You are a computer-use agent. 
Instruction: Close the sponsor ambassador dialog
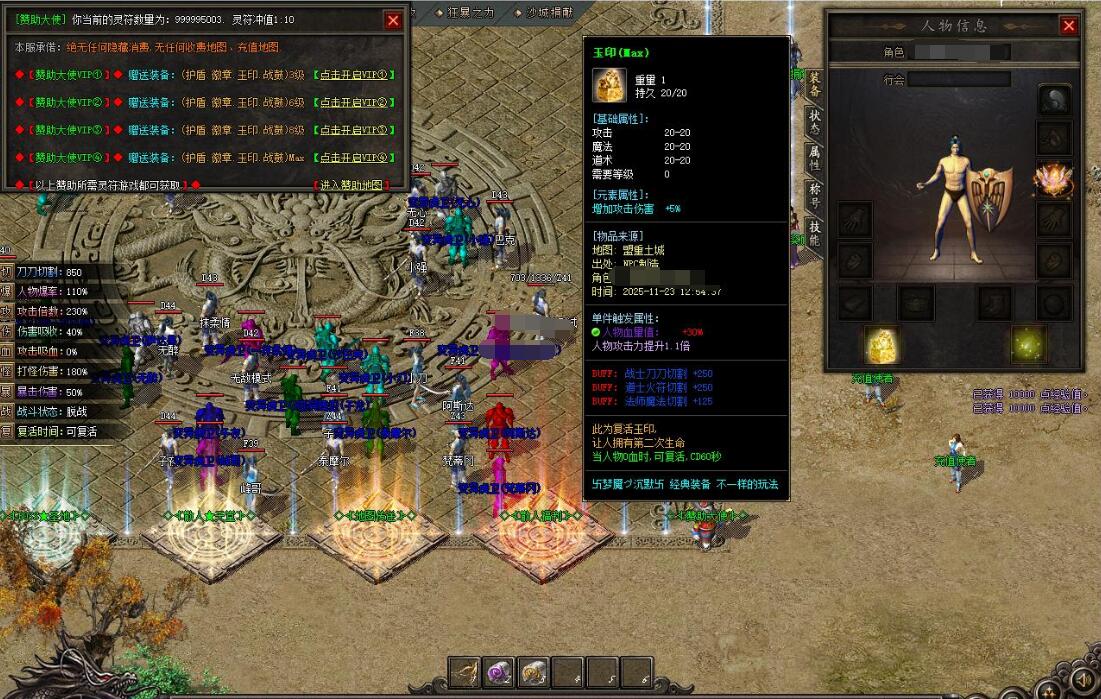pyautogui.click(x=393, y=20)
